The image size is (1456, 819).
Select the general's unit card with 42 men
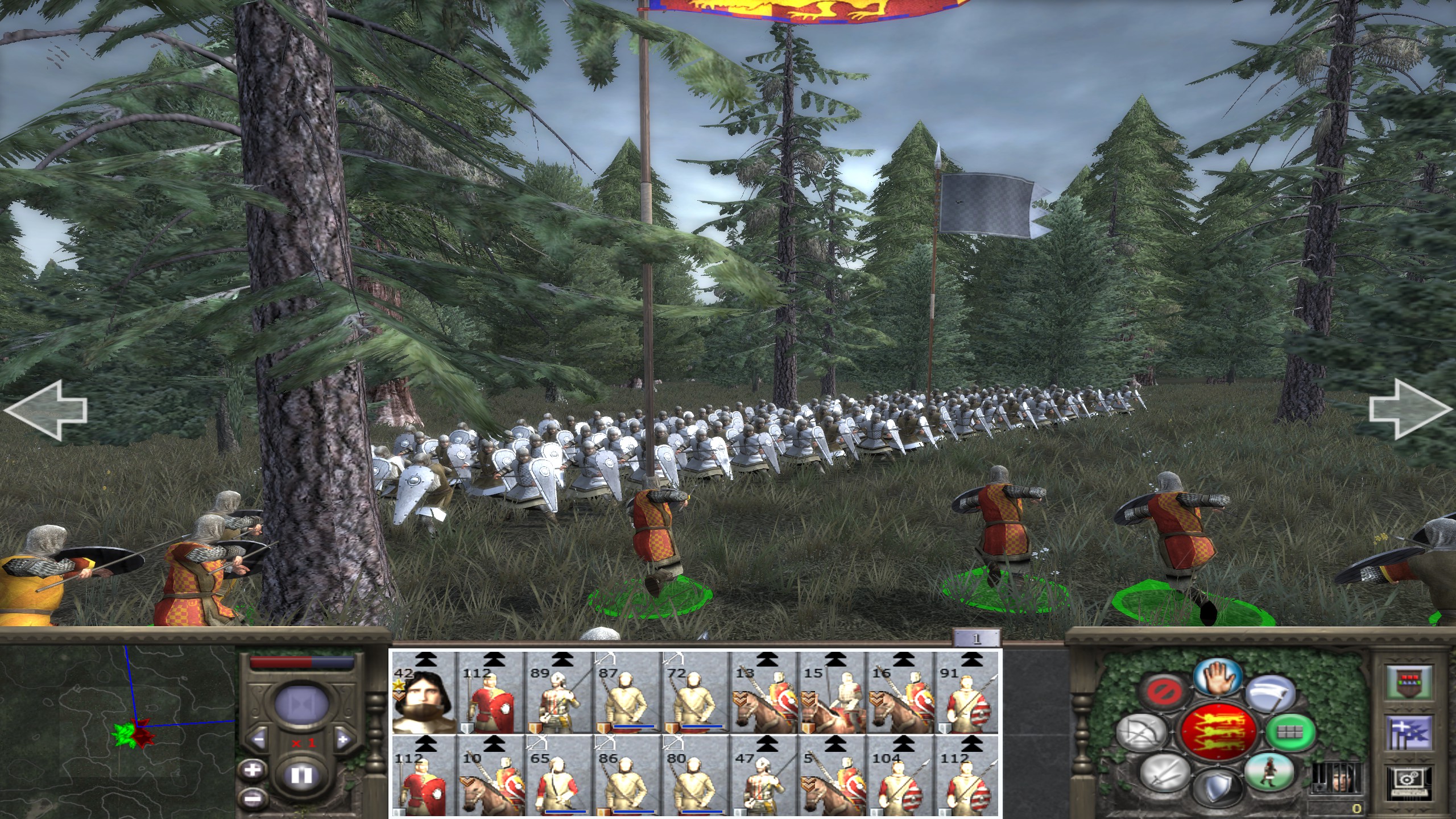tap(423, 694)
